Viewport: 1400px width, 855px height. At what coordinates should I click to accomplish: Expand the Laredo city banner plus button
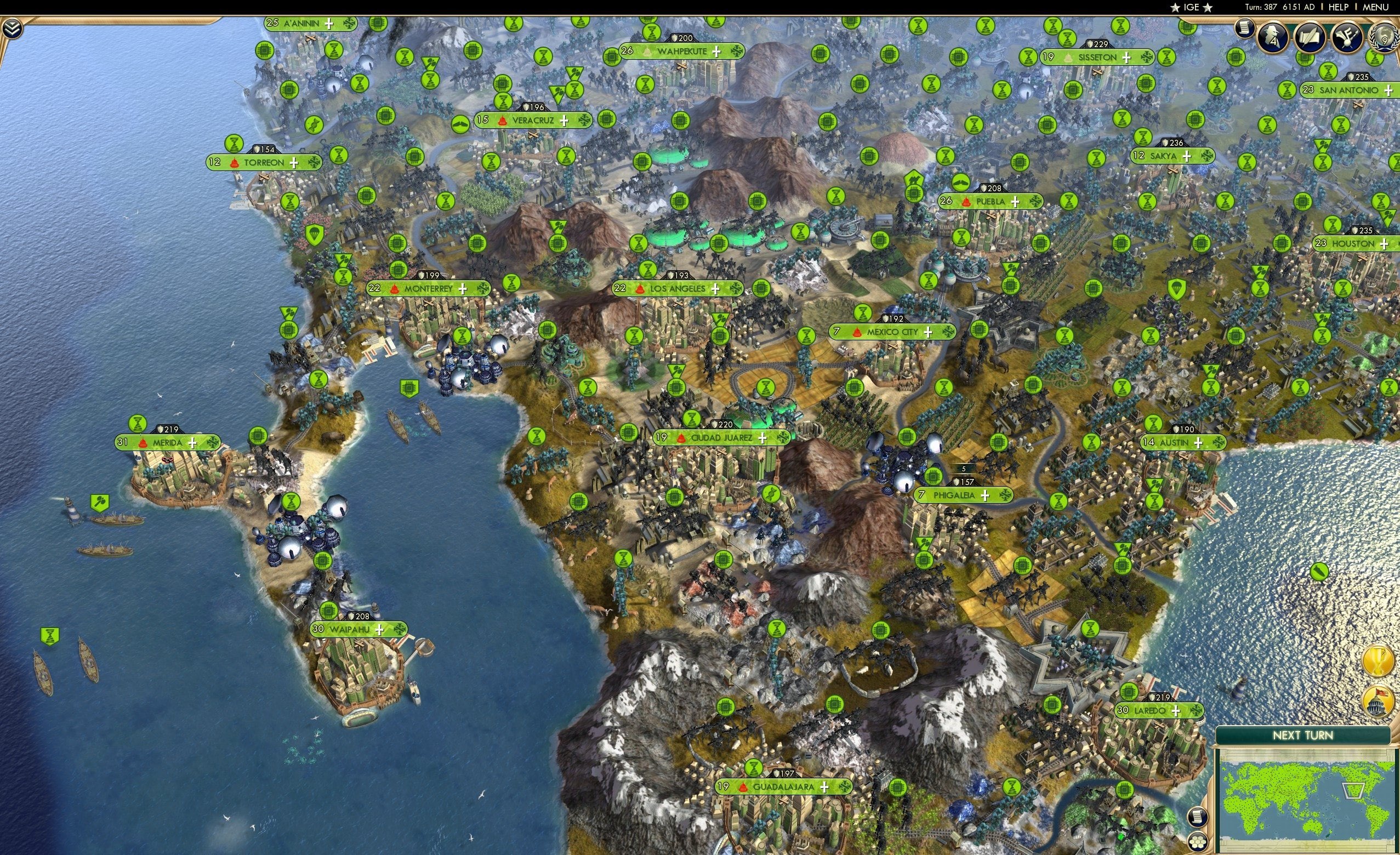[x=1177, y=713]
